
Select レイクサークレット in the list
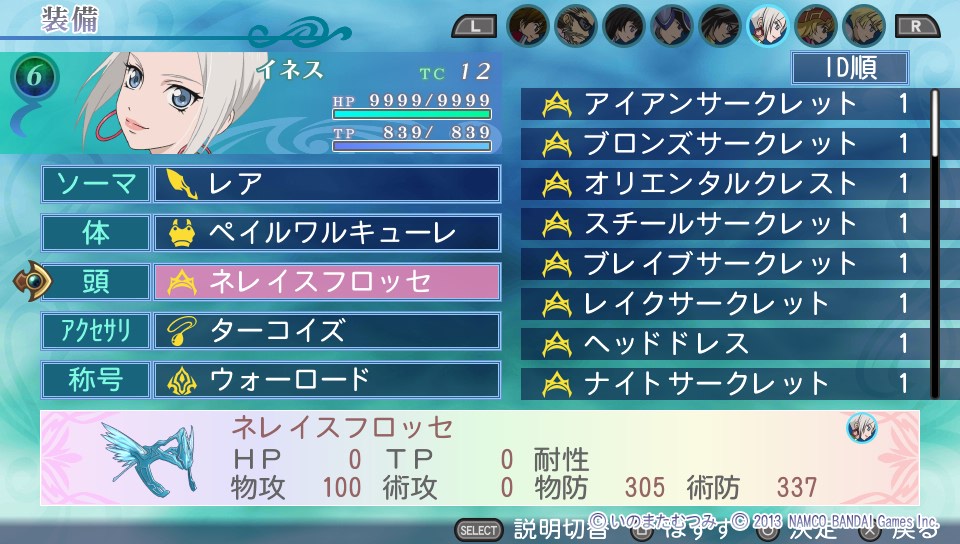tap(726, 303)
